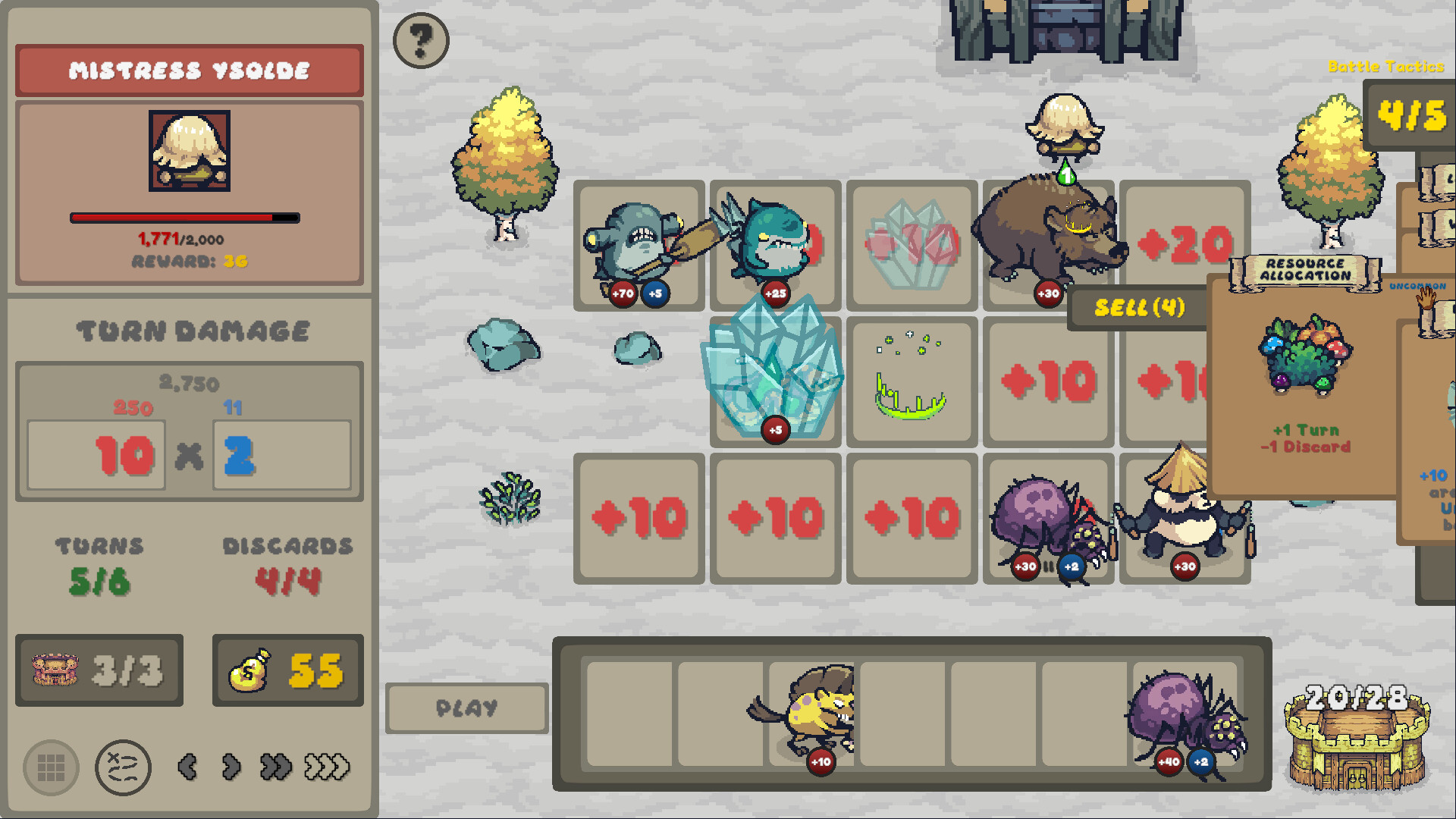Click the uncommon scroll on right edge
The height and width of the screenshot is (819, 1456).
pyautogui.click(x=1436, y=311)
